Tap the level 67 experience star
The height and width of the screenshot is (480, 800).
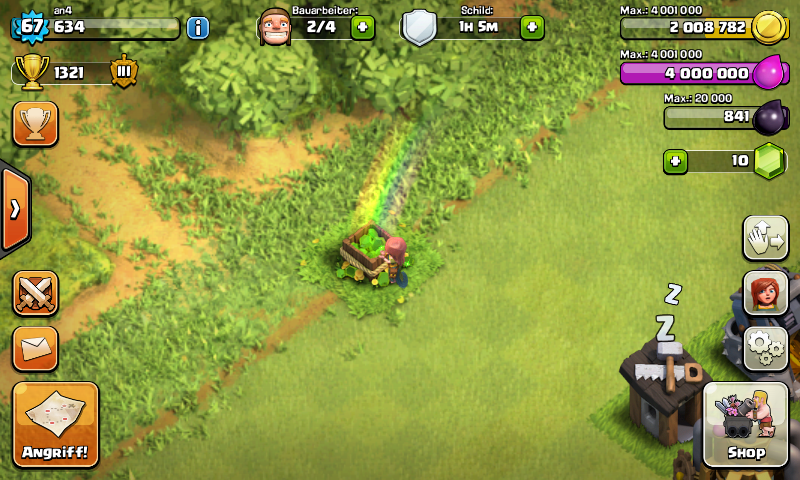point(32,26)
